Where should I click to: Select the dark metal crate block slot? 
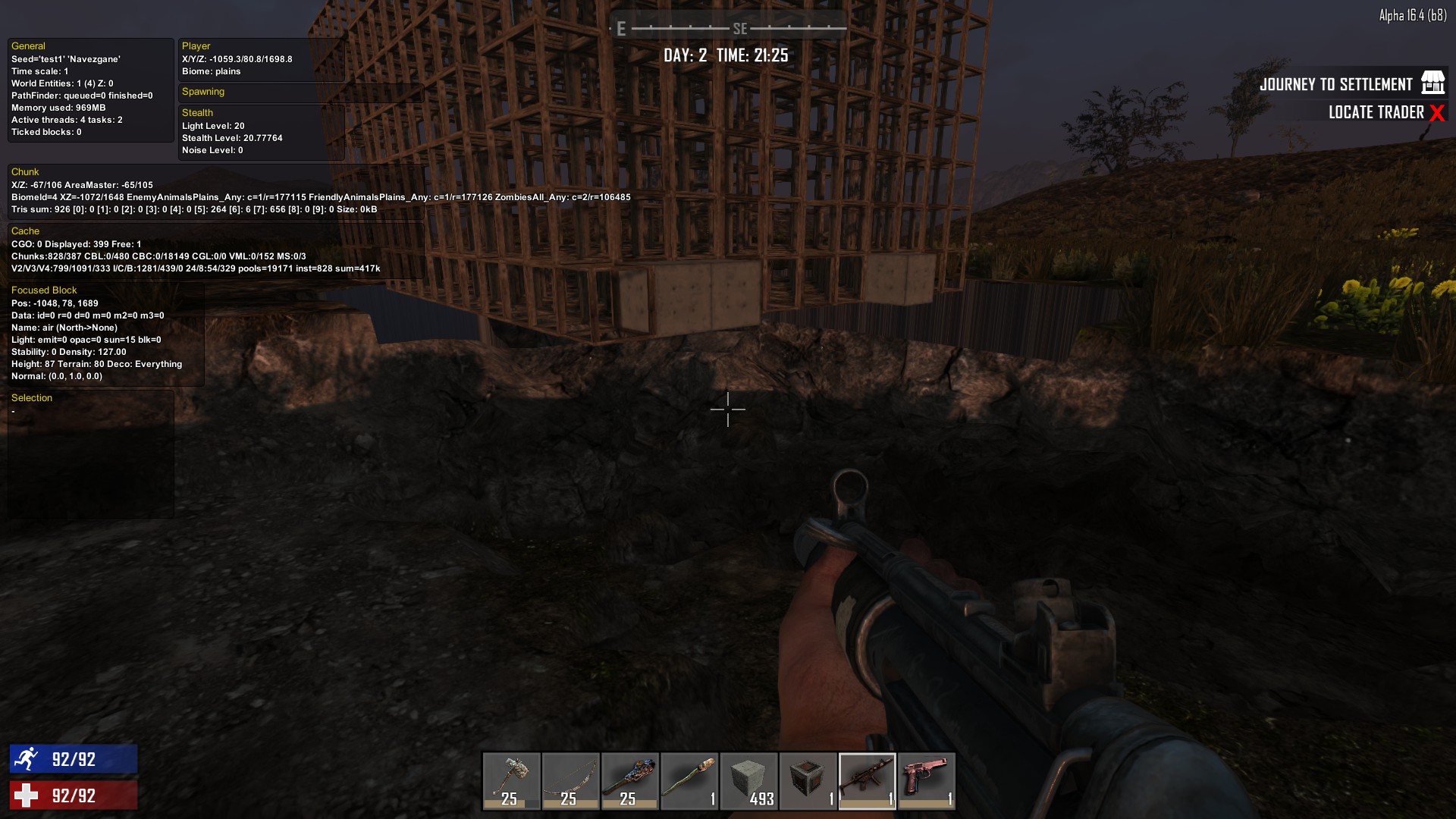[x=808, y=780]
